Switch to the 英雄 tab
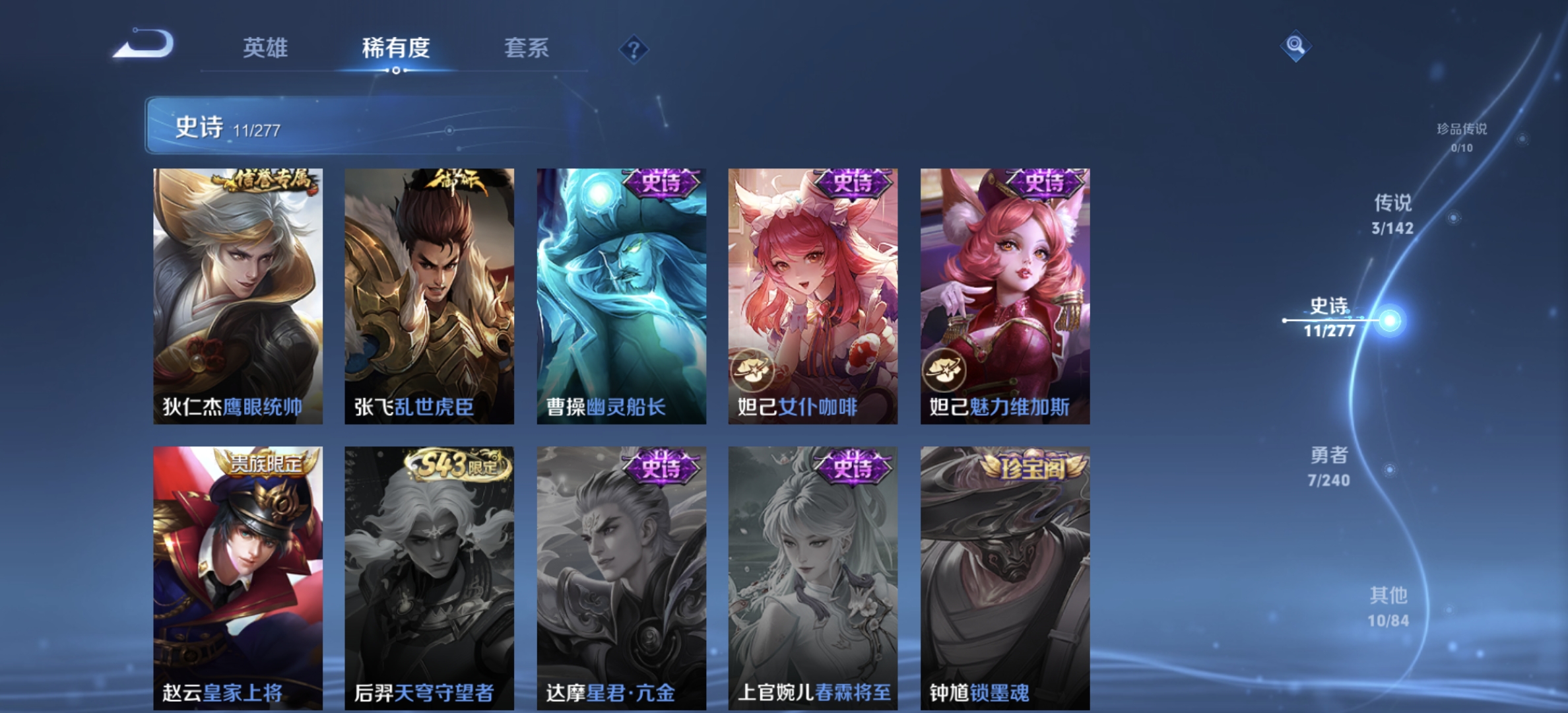This screenshot has width=1568, height=713. [267, 48]
